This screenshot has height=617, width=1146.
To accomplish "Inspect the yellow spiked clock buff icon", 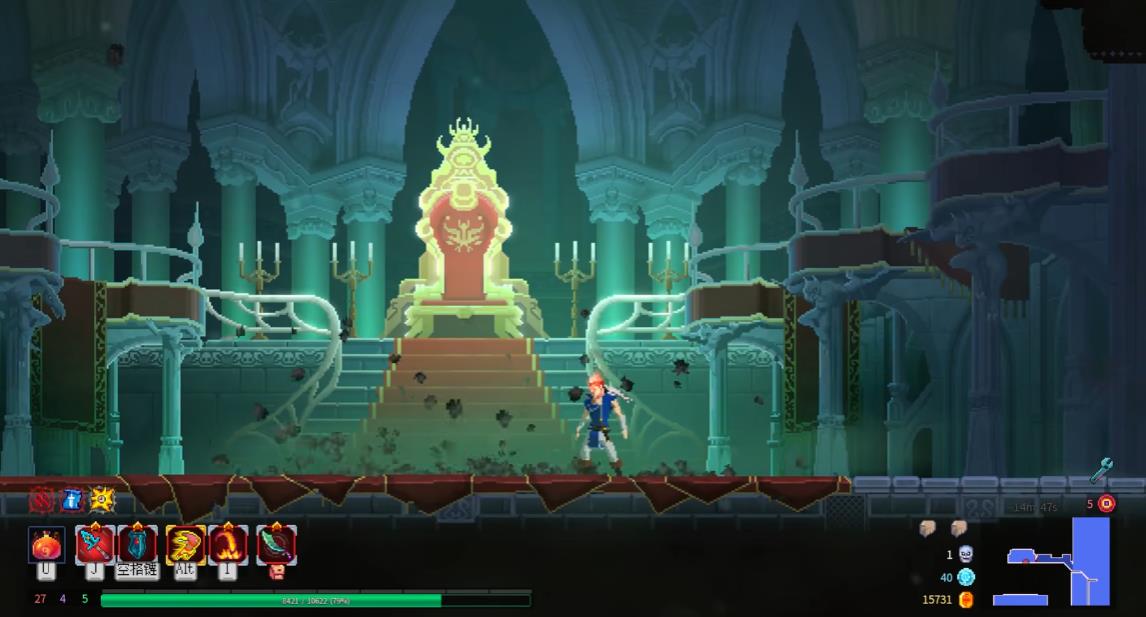I will (102, 498).
